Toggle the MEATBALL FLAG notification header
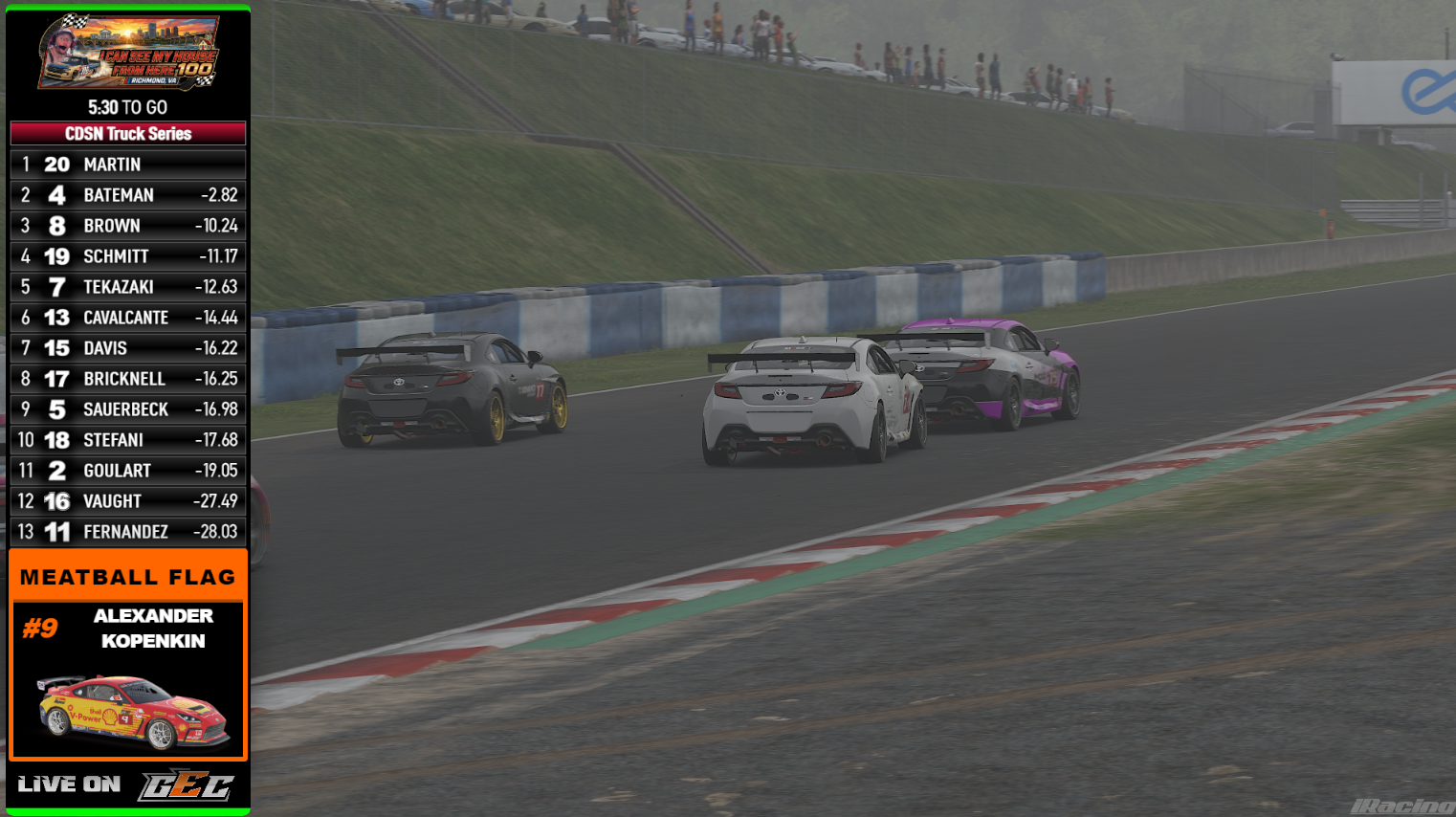The width and height of the screenshot is (1456, 817). point(127,576)
